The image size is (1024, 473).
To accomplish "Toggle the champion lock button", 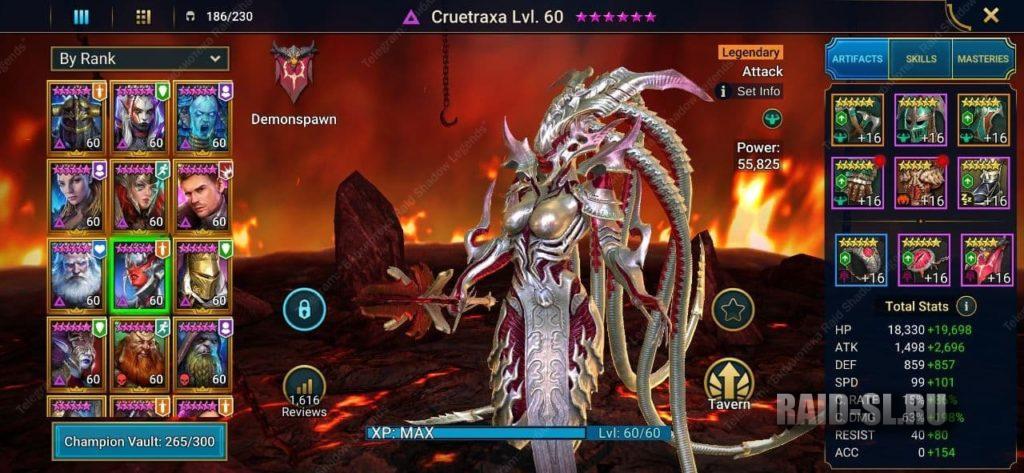I will point(304,309).
